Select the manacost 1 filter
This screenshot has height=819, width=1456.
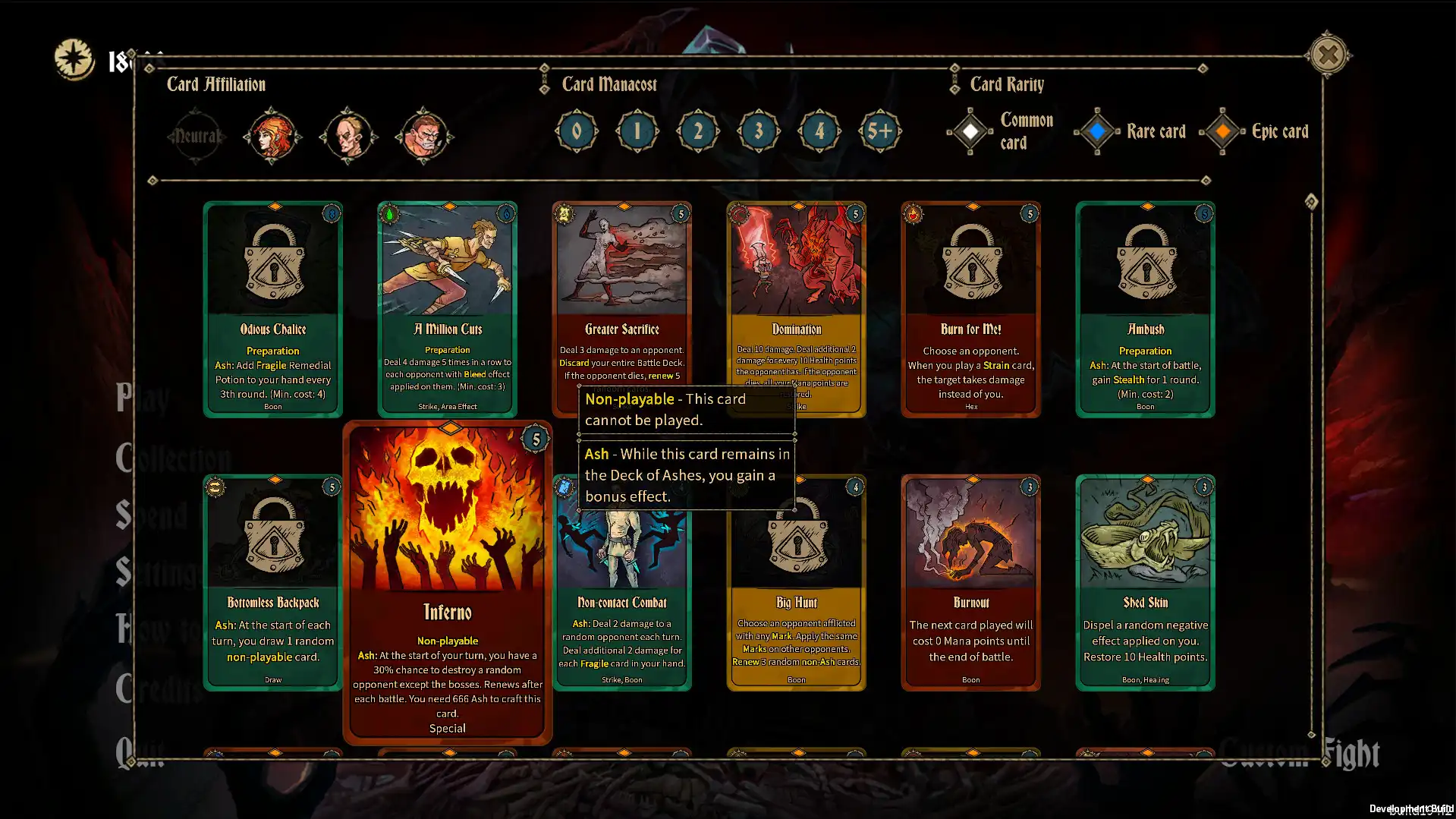[x=637, y=131]
